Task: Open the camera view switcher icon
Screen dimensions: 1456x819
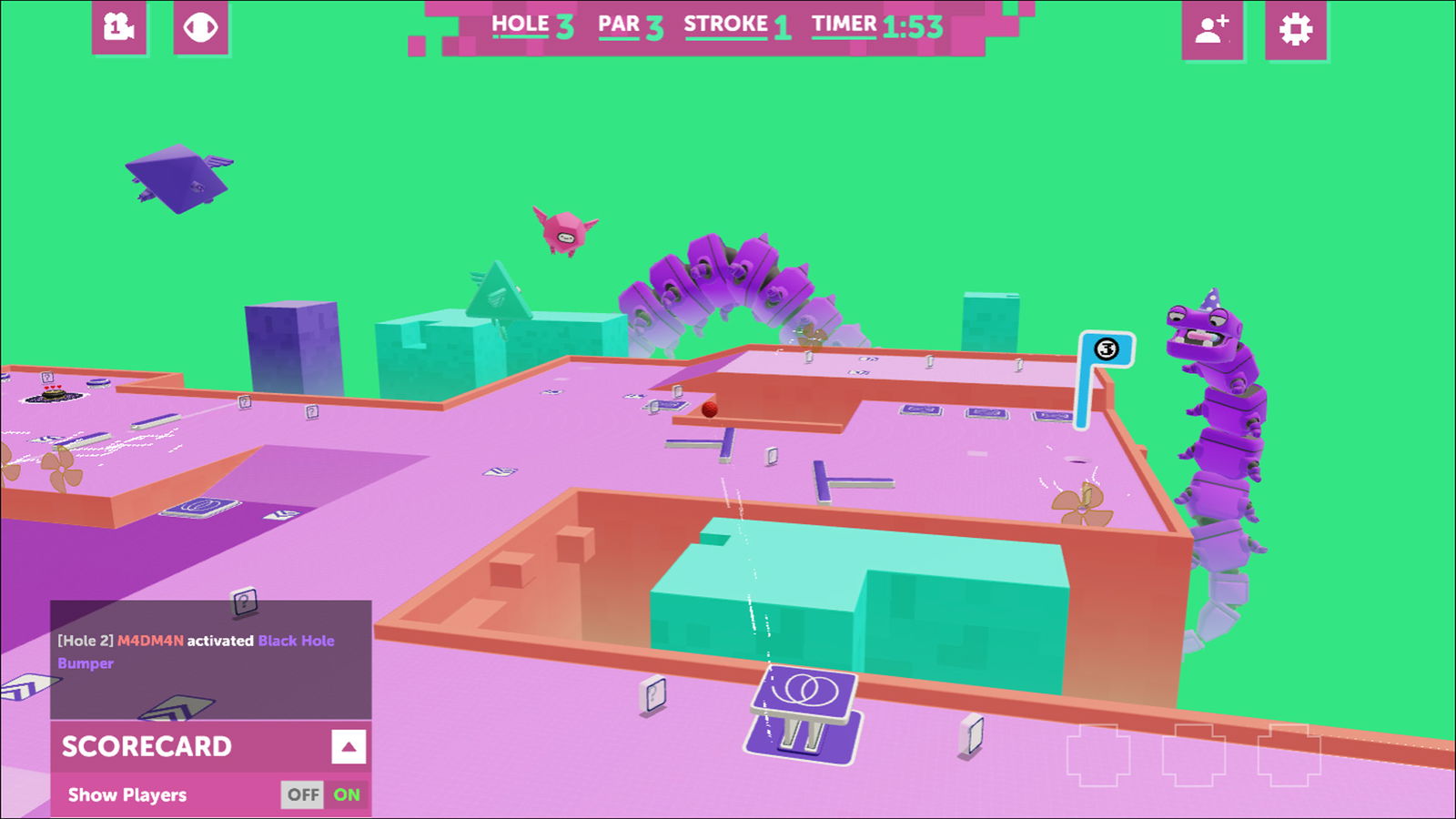Action: click(x=118, y=28)
